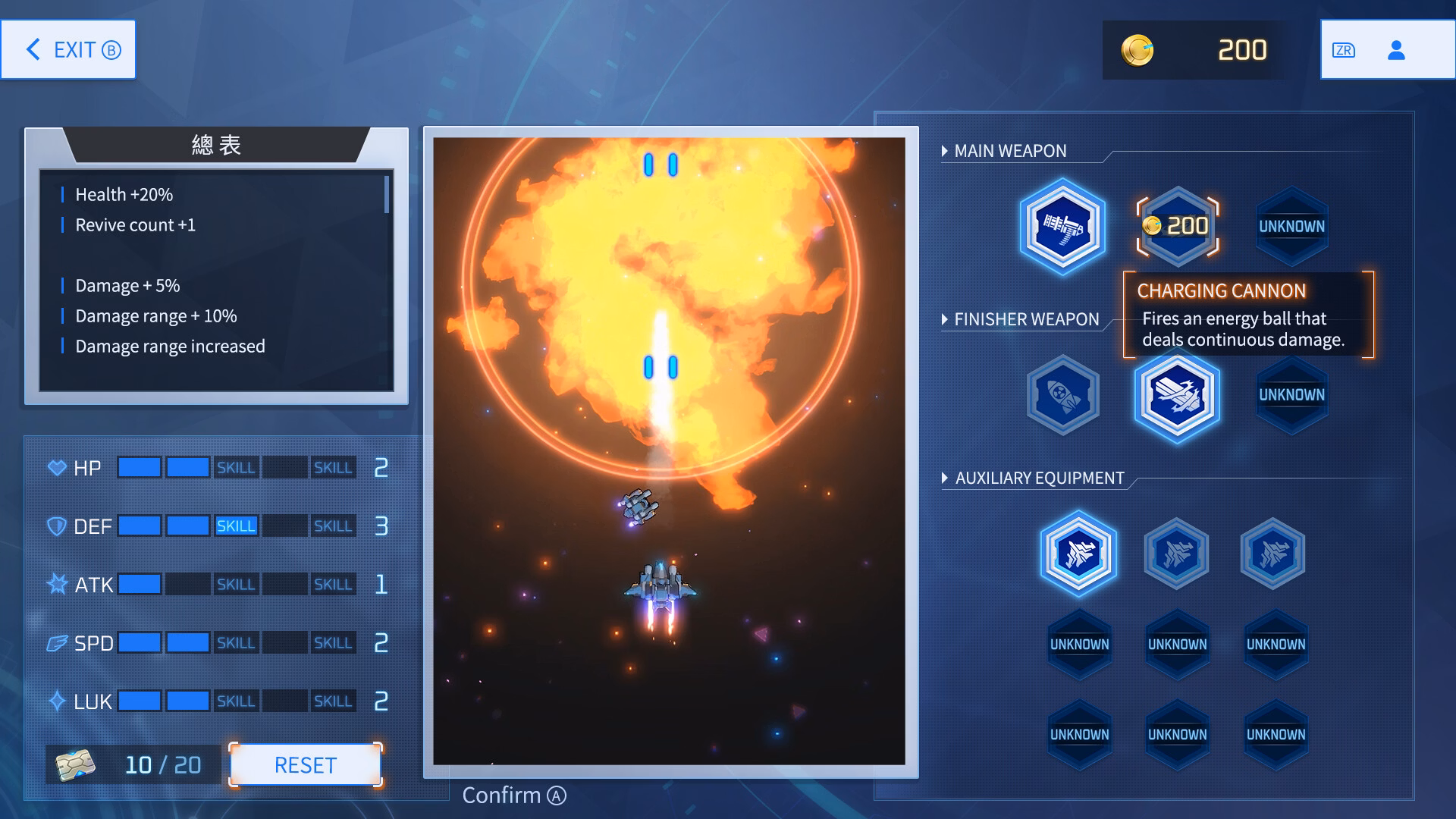Purchase the Charging Cannon for 200 coins
Image resolution: width=1456 pixels, height=819 pixels.
click(x=1178, y=225)
